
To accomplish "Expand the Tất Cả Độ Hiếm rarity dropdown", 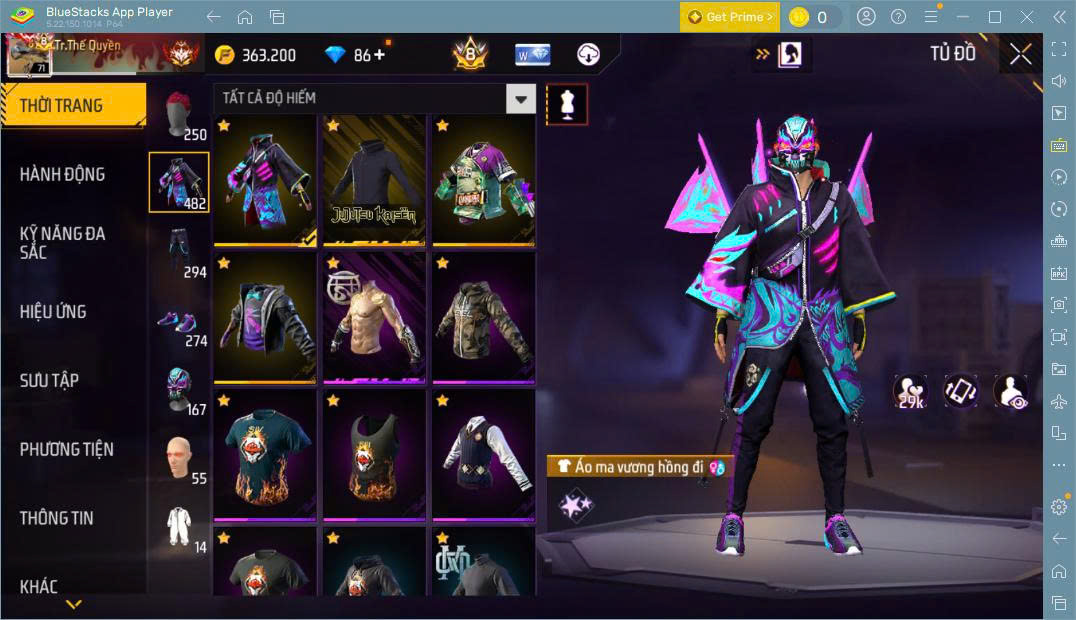I will coord(520,98).
